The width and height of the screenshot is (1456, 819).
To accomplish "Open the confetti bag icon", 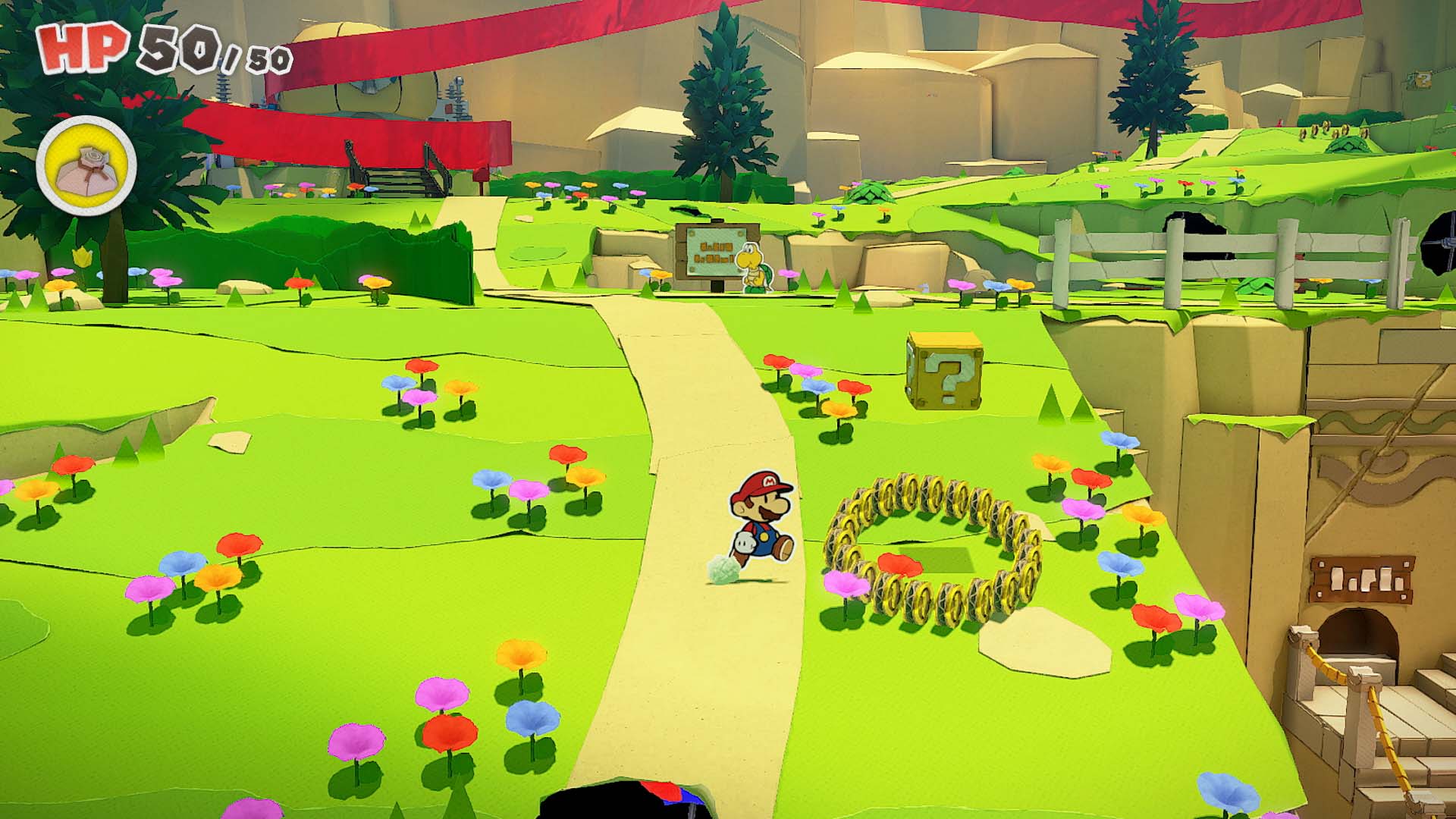I will point(86,165).
